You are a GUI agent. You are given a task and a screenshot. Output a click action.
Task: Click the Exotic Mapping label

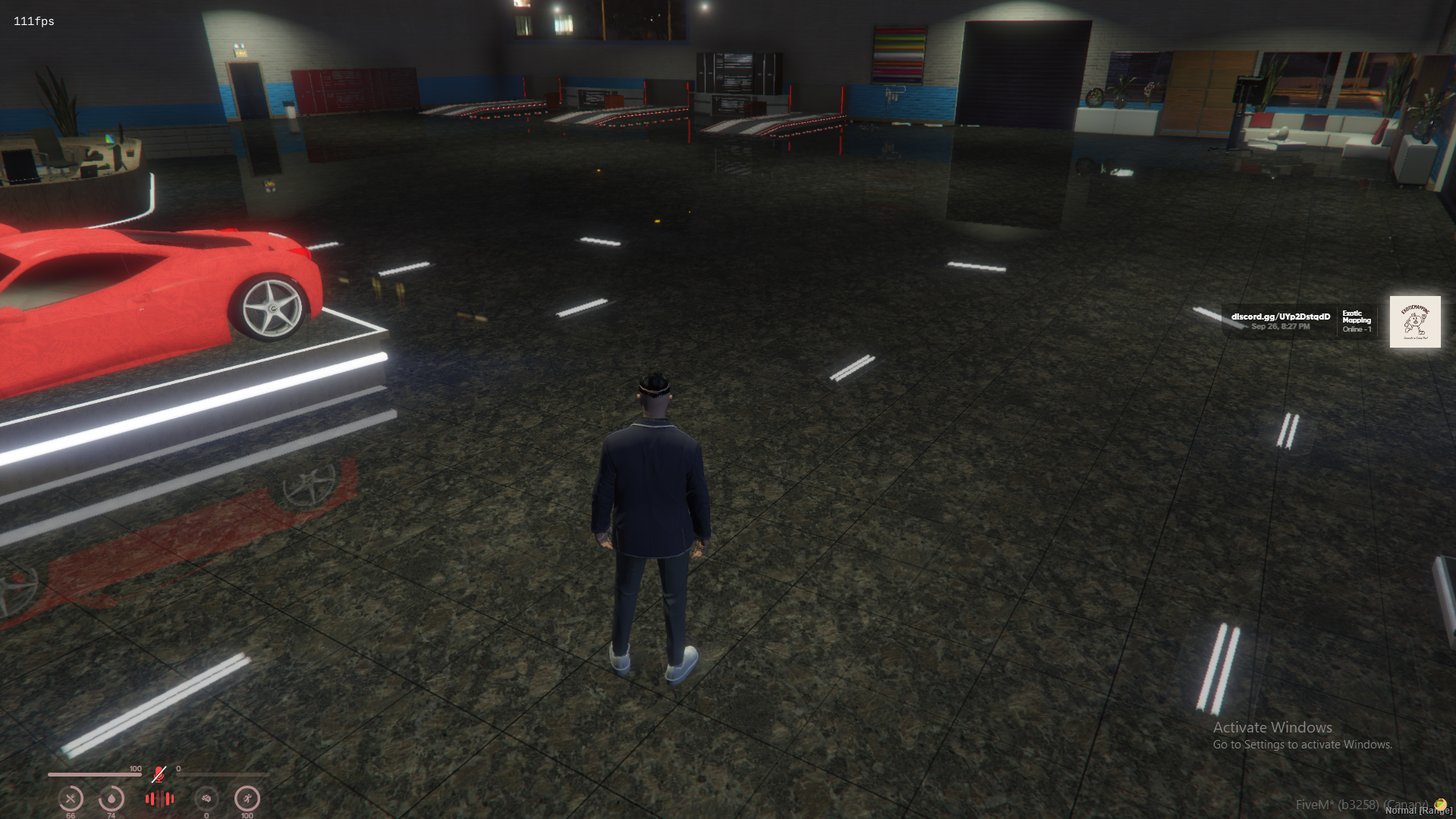[1357, 317]
